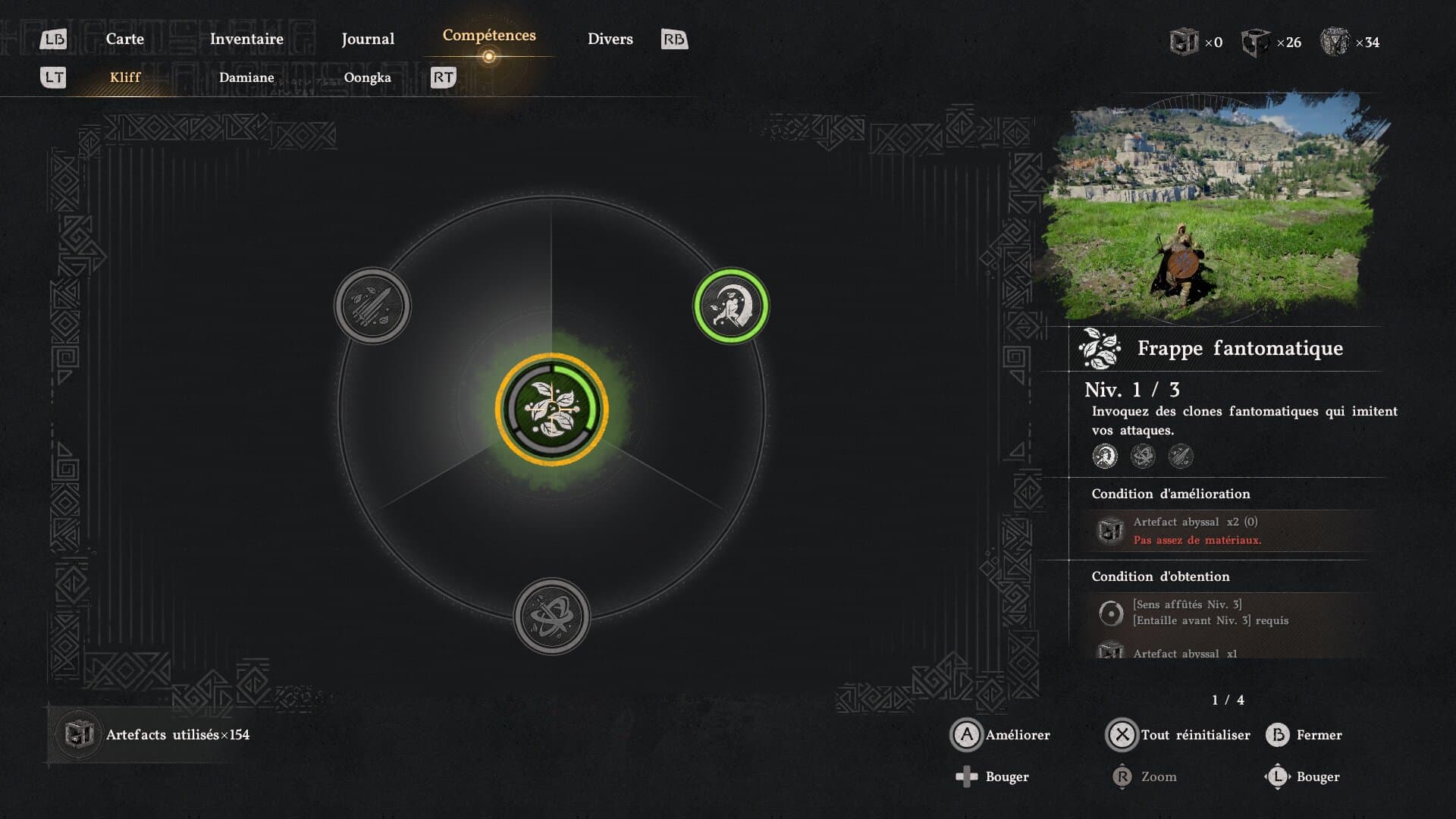
Task: Upgrade the skill with Améliorer
Action: click(x=1001, y=735)
